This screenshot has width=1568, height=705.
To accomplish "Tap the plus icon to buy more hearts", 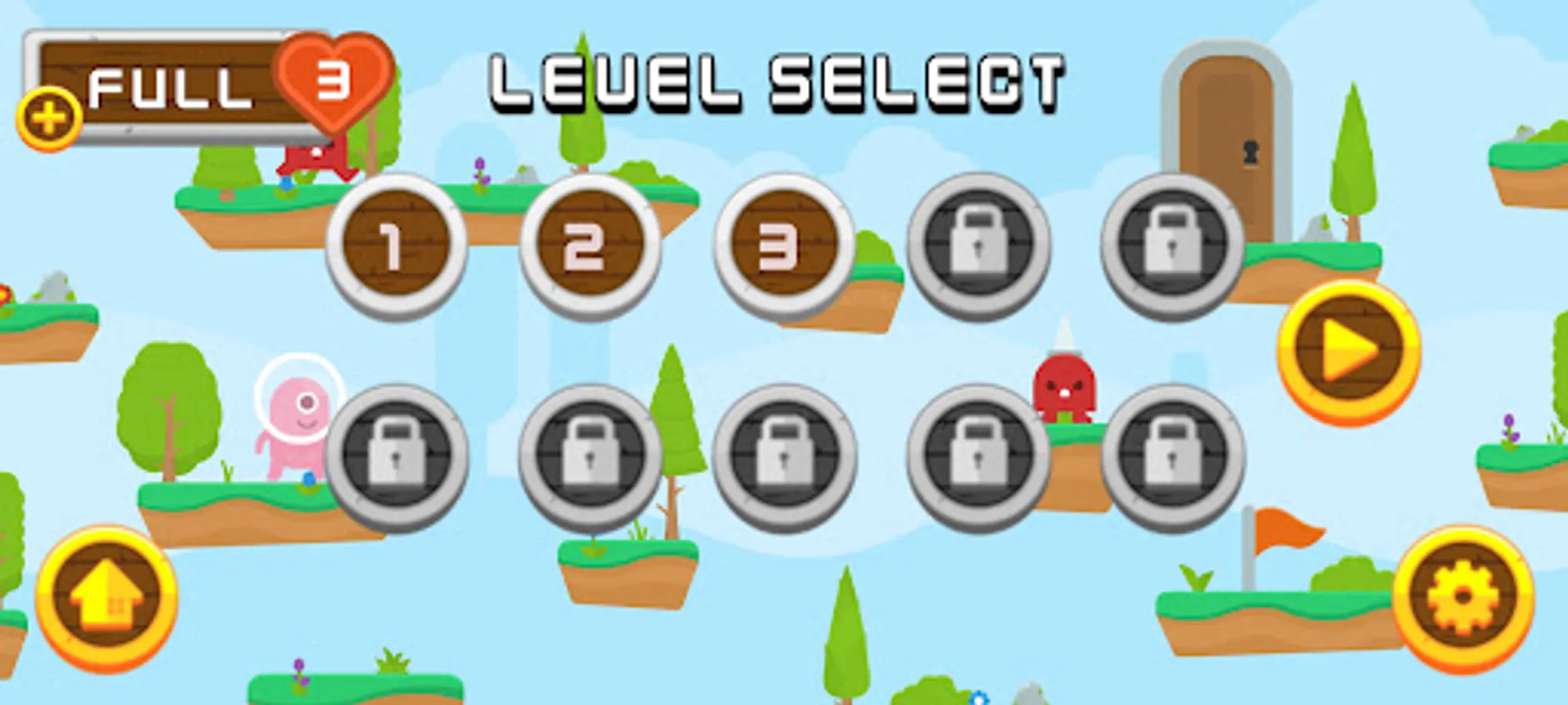I will click(49, 115).
